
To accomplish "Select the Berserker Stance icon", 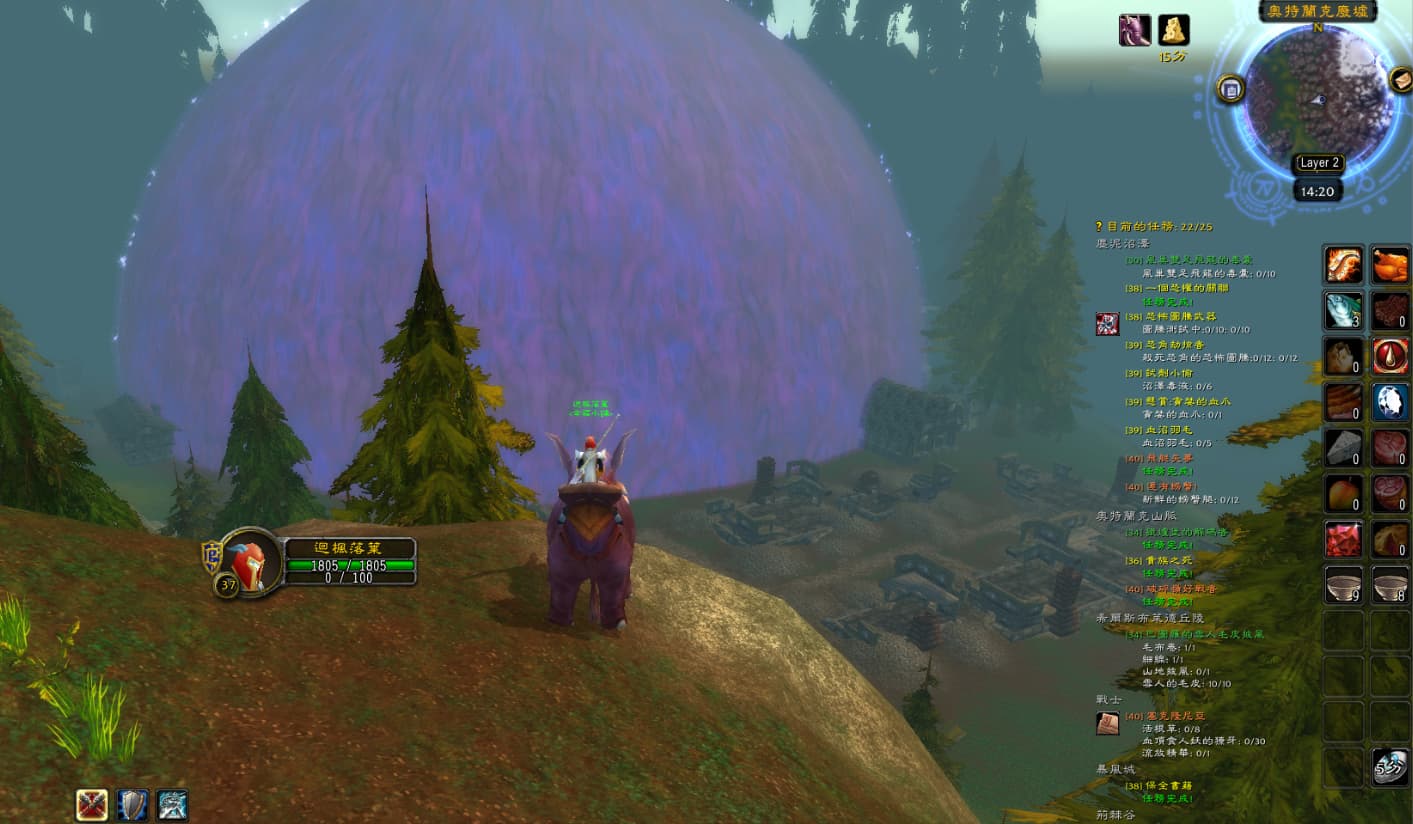I will 172,804.
